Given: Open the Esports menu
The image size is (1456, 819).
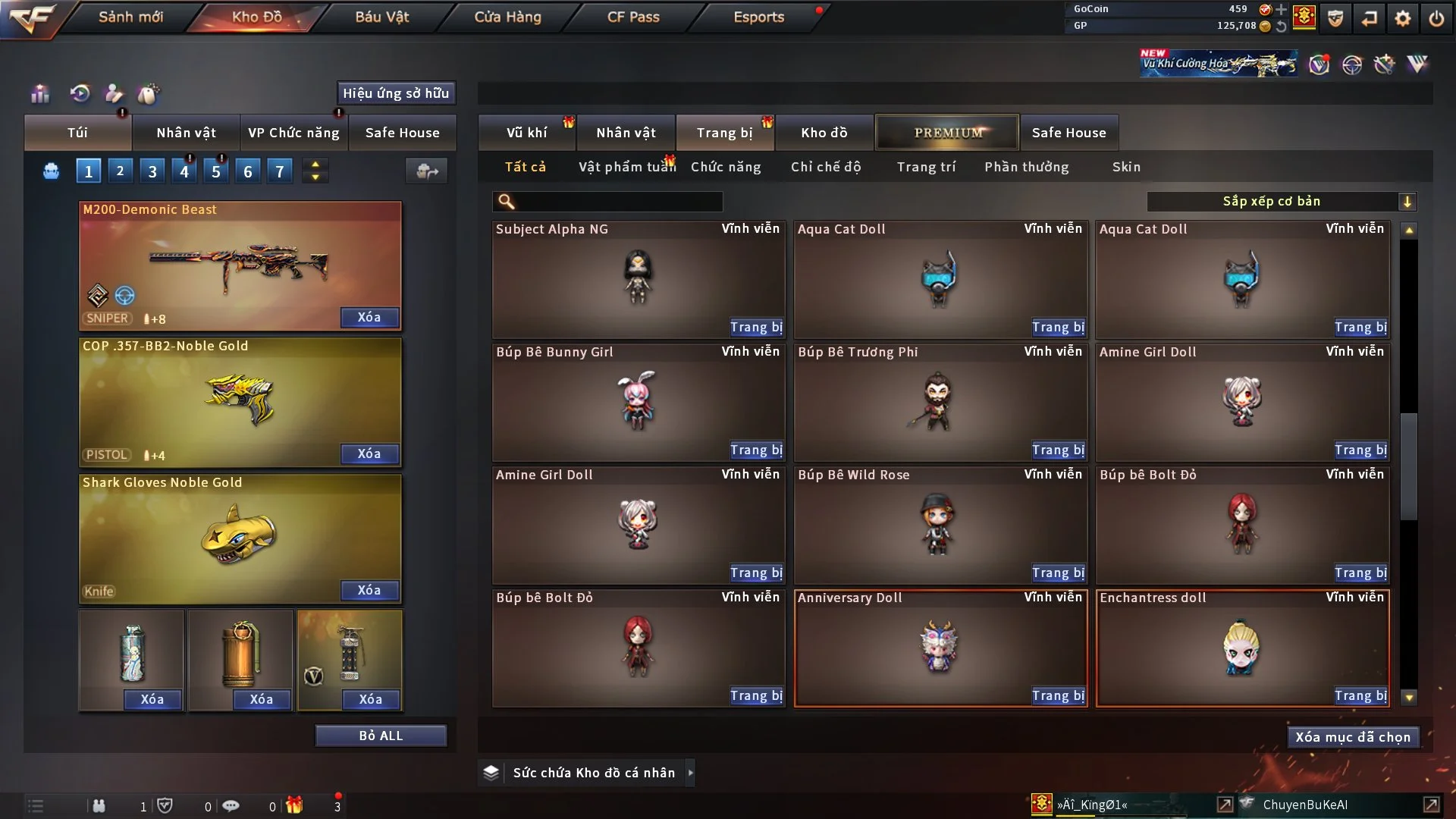Looking at the screenshot, I should pyautogui.click(x=758, y=17).
